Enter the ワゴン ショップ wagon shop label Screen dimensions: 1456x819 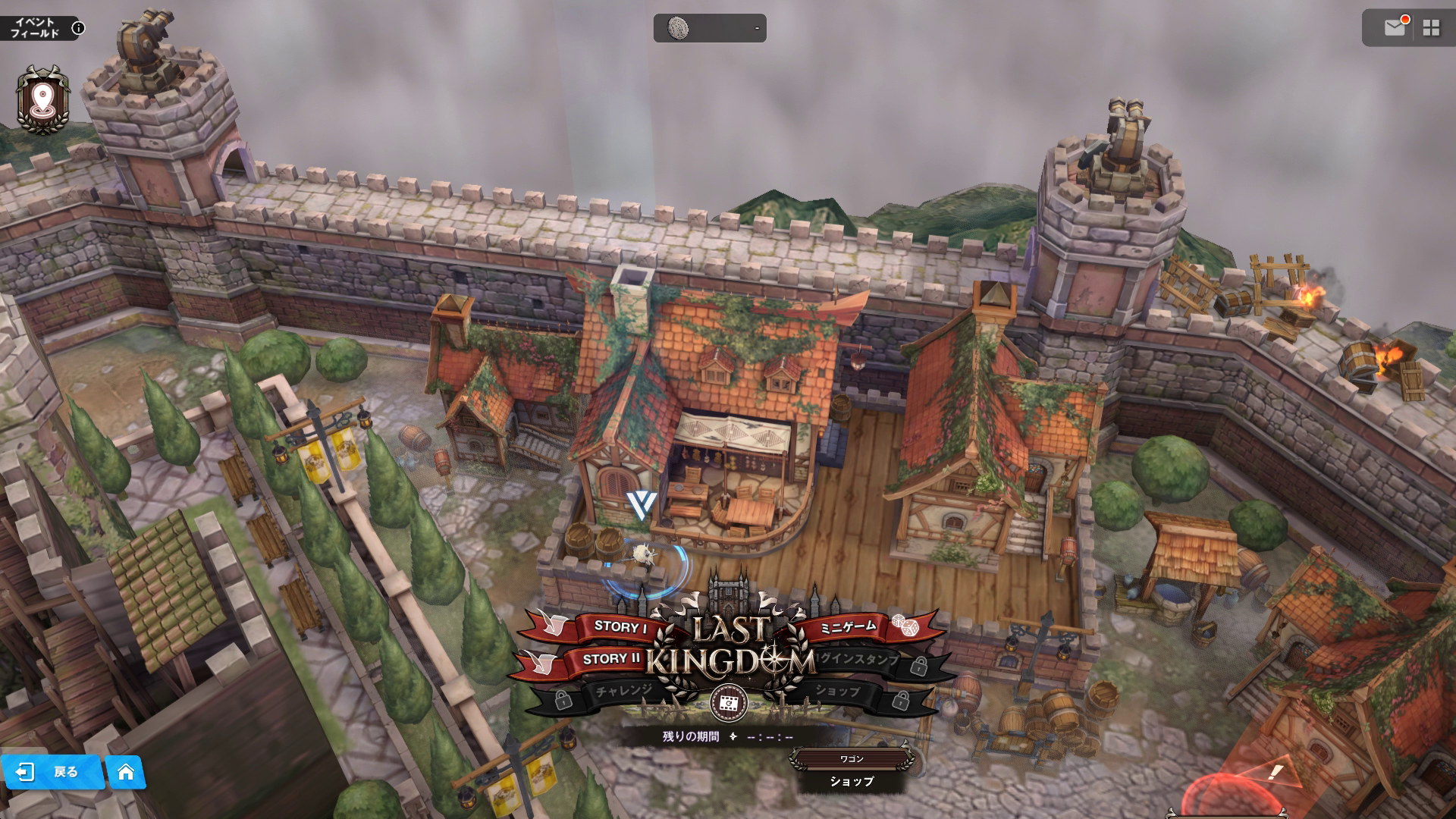(851, 772)
